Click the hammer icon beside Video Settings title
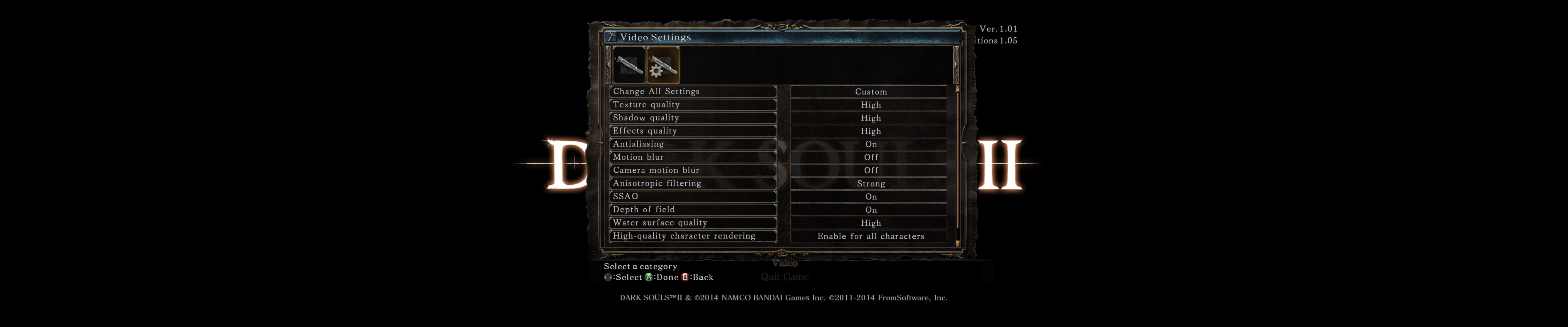Image resolution: width=1568 pixels, height=327 pixels. click(611, 37)
